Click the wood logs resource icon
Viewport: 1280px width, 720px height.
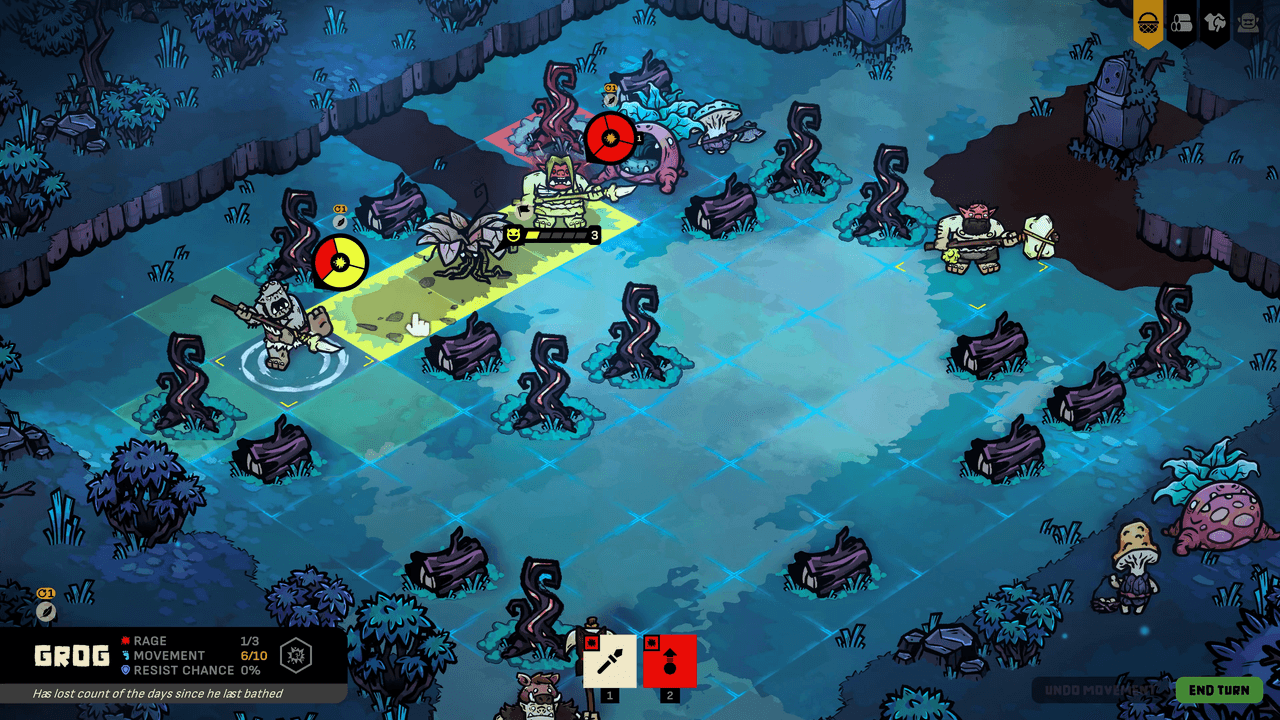click(x=1181, y=22)
